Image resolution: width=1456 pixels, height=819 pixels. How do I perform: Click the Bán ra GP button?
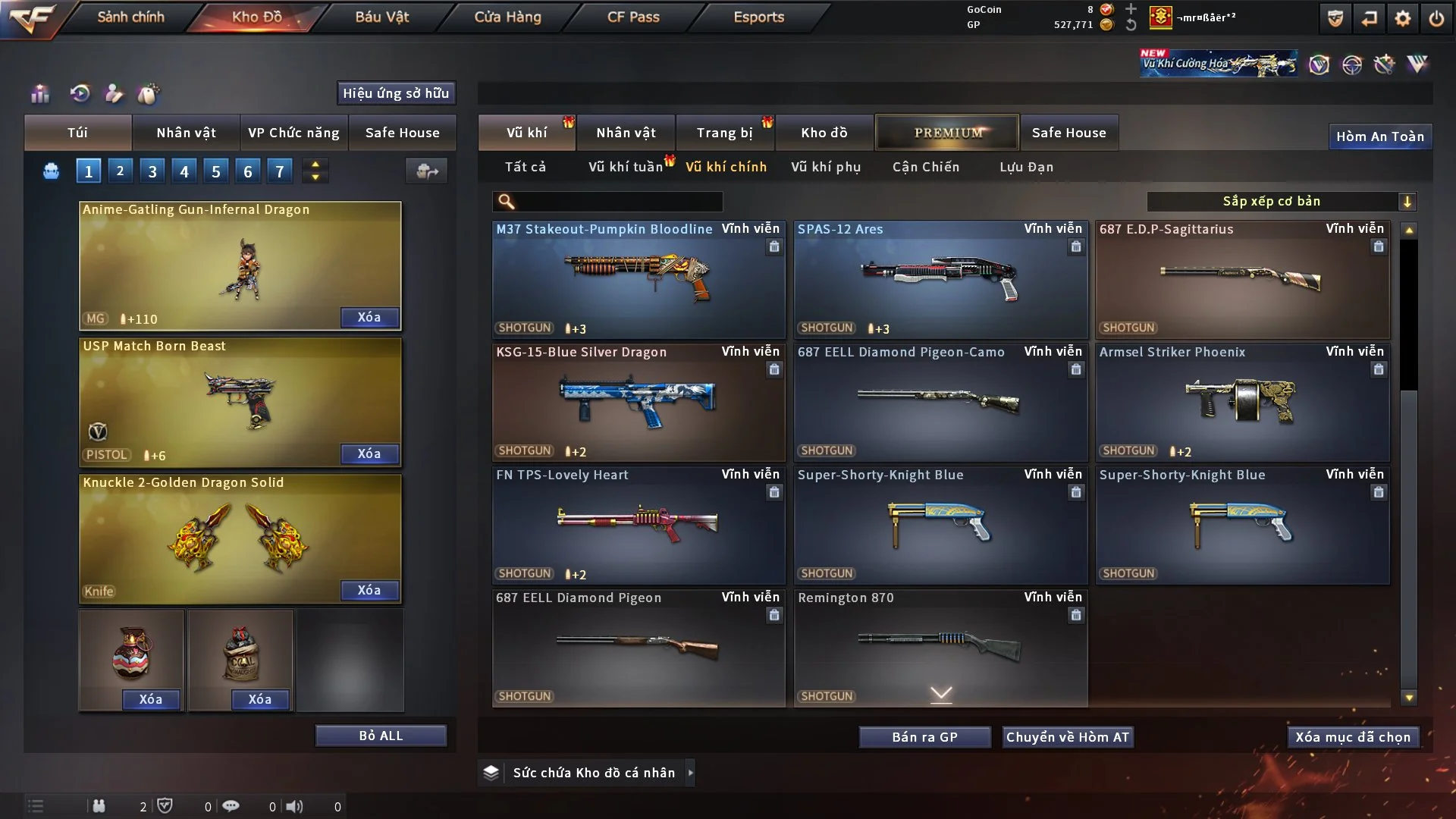(x=924, y=737)
